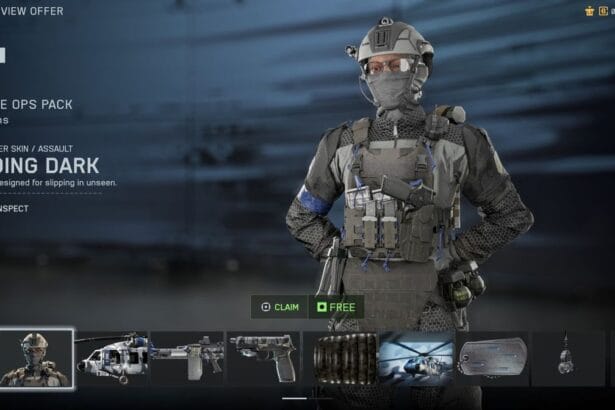Show the helicopter player card thumbnail
615x410 pixels.
pyautogui.click(x=415, y=358)
